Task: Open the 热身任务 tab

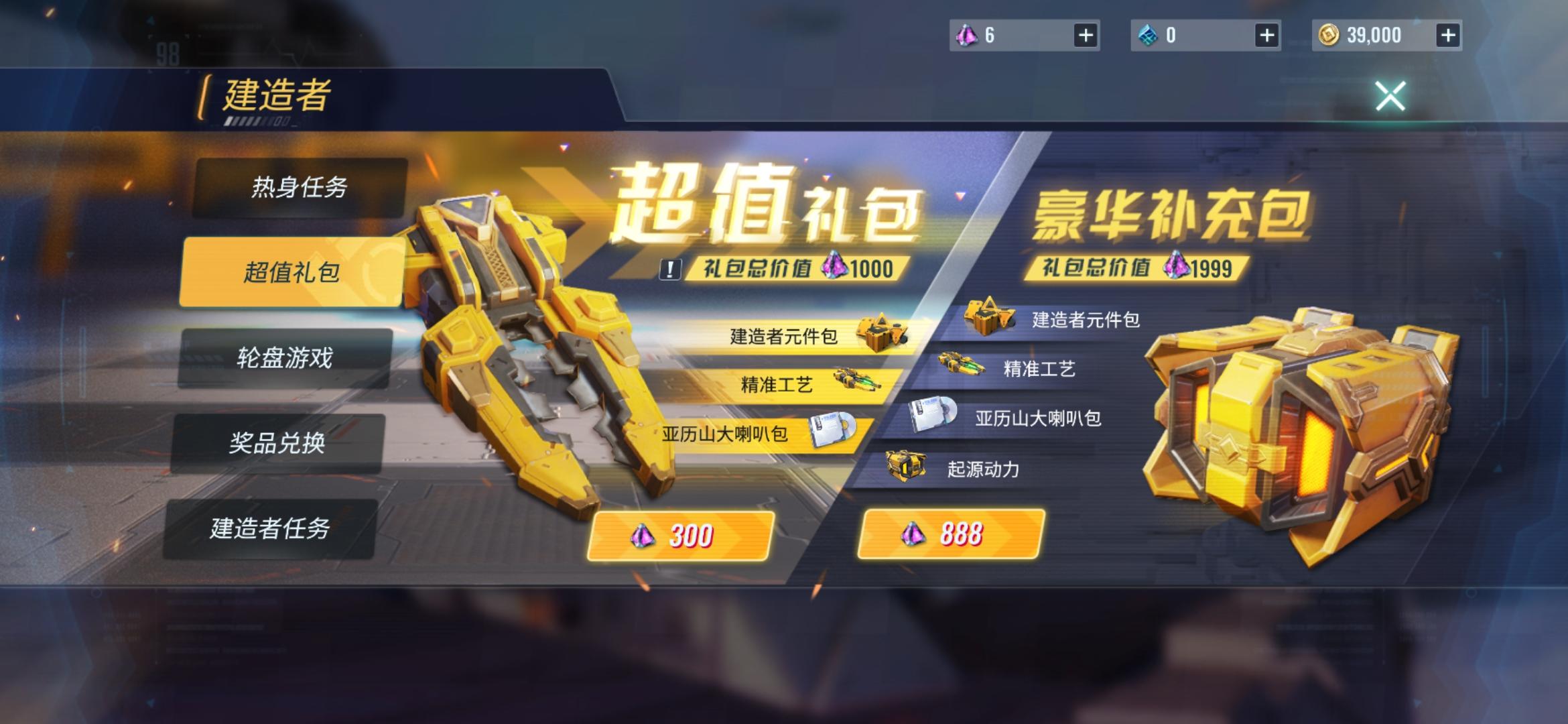Action: pyautogui.click(x=302, y=191)
